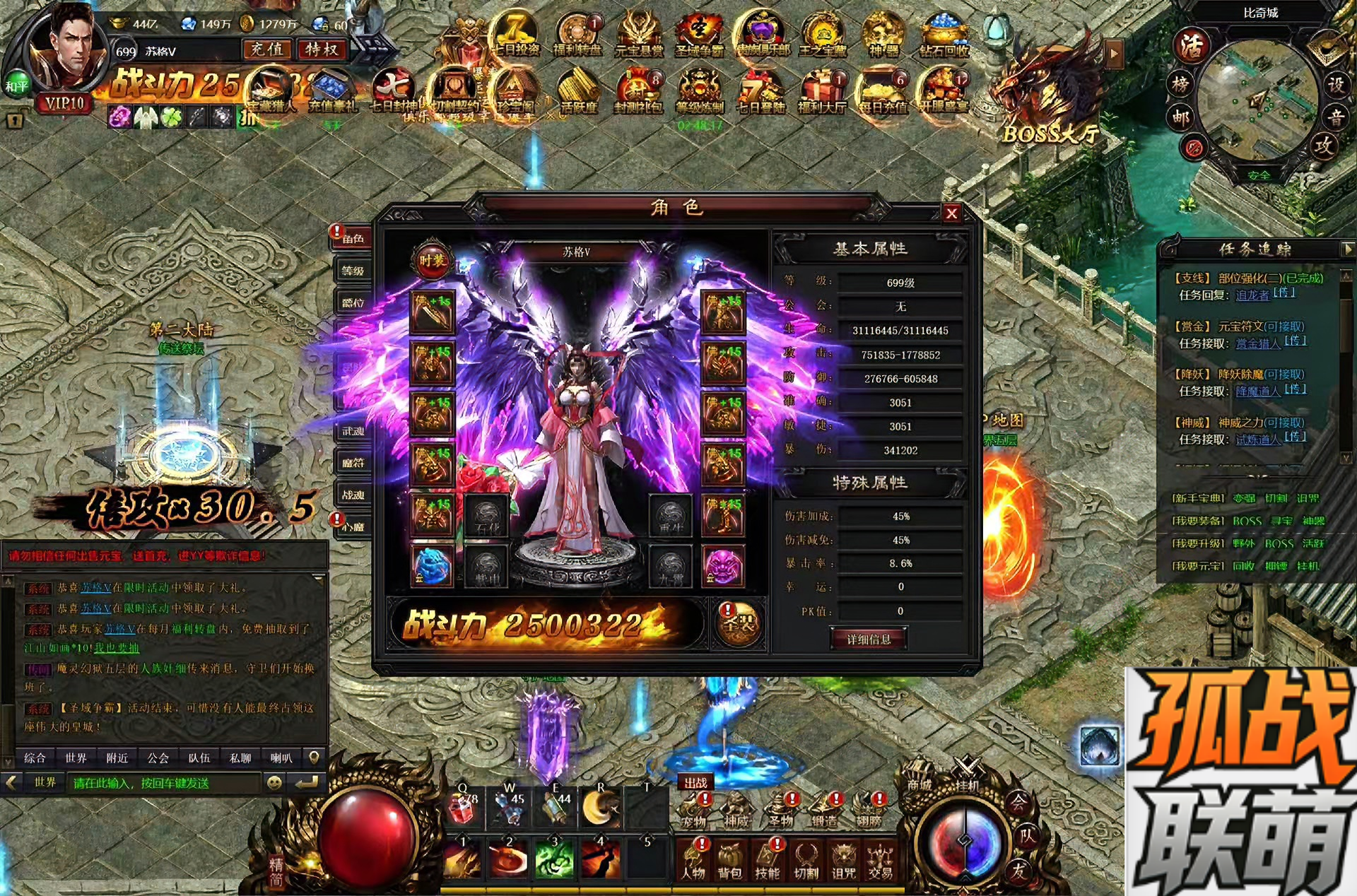This screenshot has height=896, width=1357.
Task: Switch chat to the 公会 guild tab
Action: [158, 758]
